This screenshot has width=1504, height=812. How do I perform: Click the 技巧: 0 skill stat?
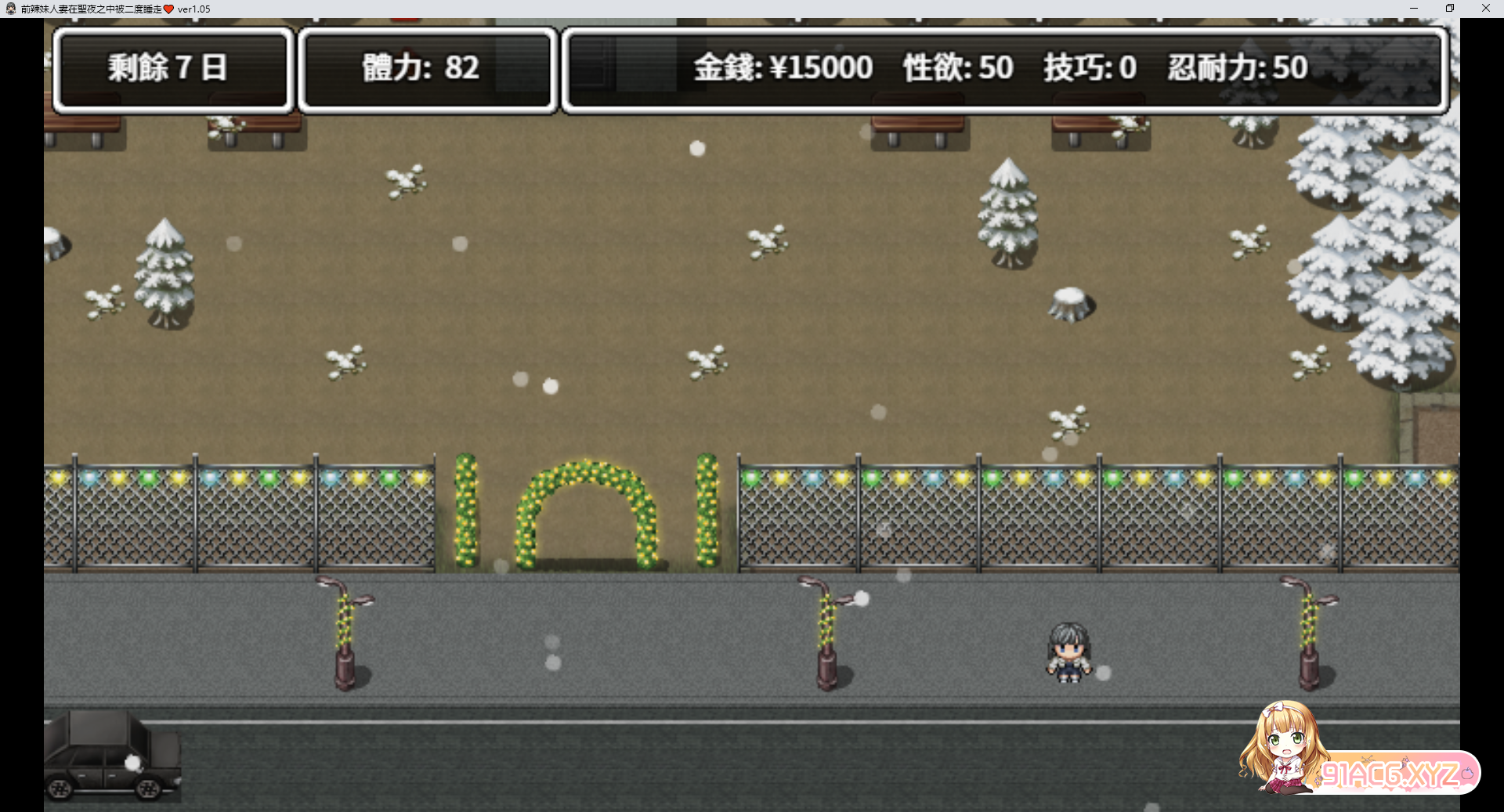pos(1089,69)
